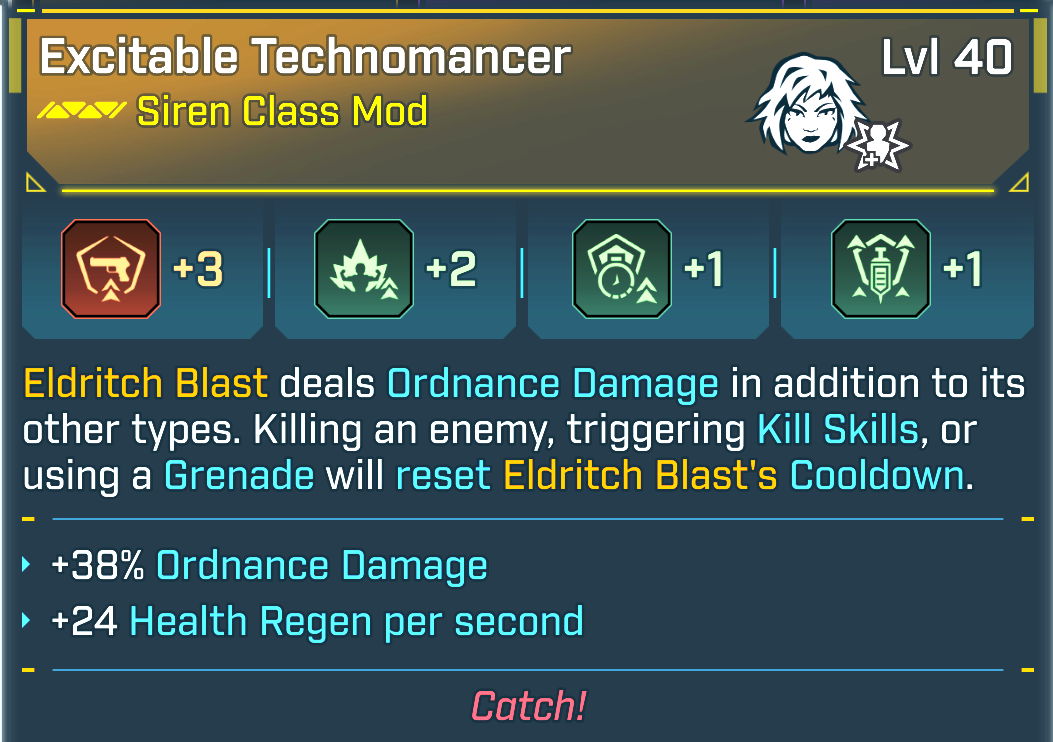Select the red pistol skill bonus icon
Image resolution: width=1053 pixels, height=742 pixels.
point(110,269)
